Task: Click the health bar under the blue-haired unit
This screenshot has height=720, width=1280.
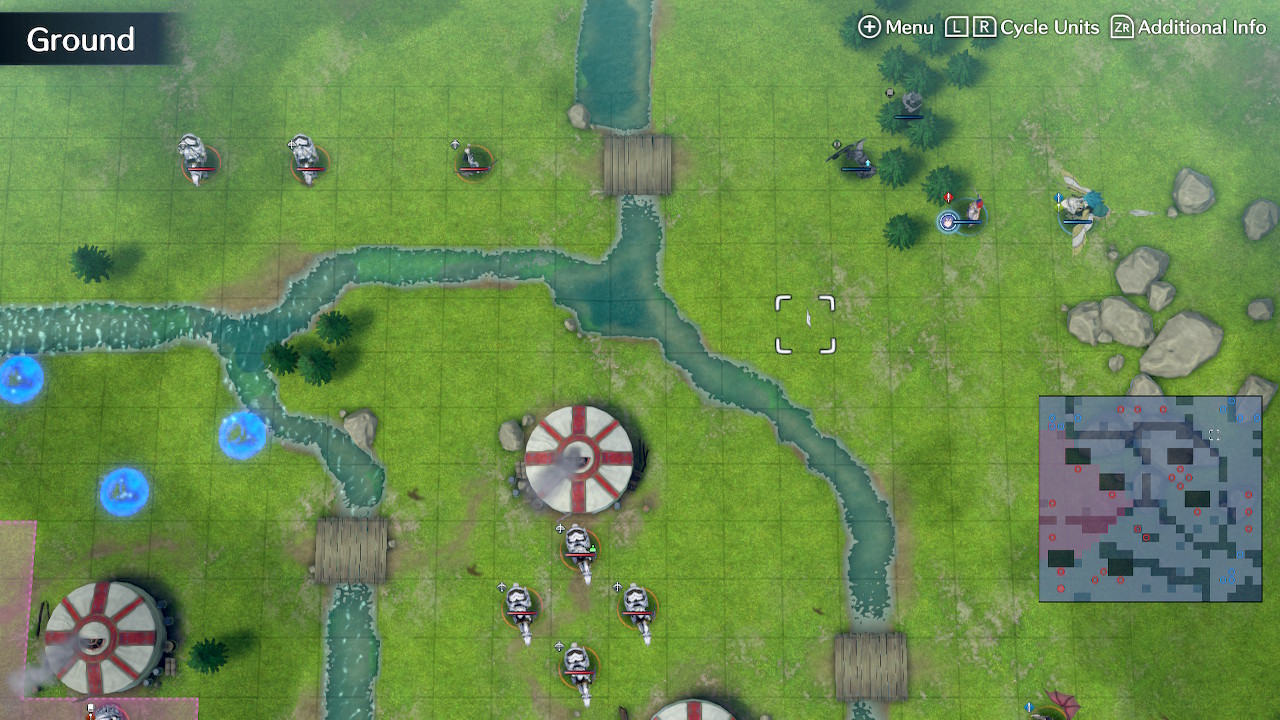Action: [x=968, y=223]
